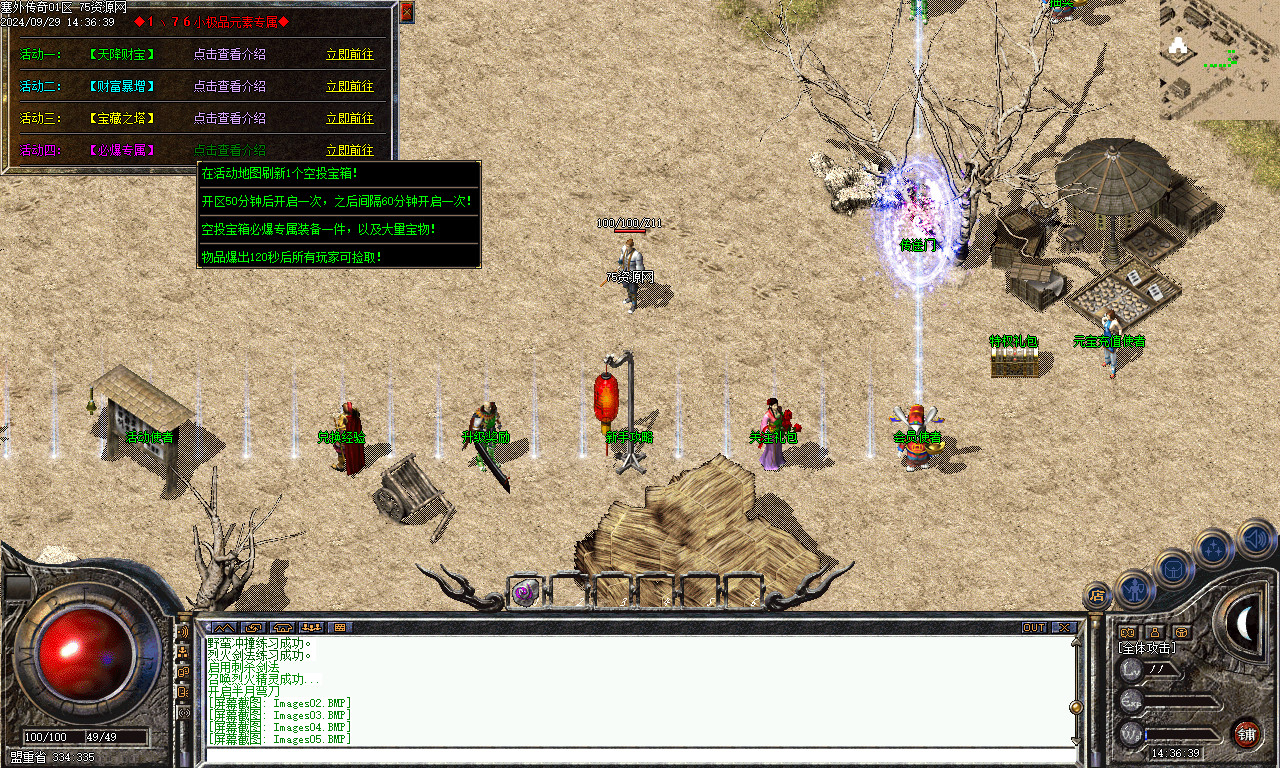The width and height of the screenshot is (1280, 768).
Task: Click the three-figures group button above chat
Action: (x=311, y=628)
